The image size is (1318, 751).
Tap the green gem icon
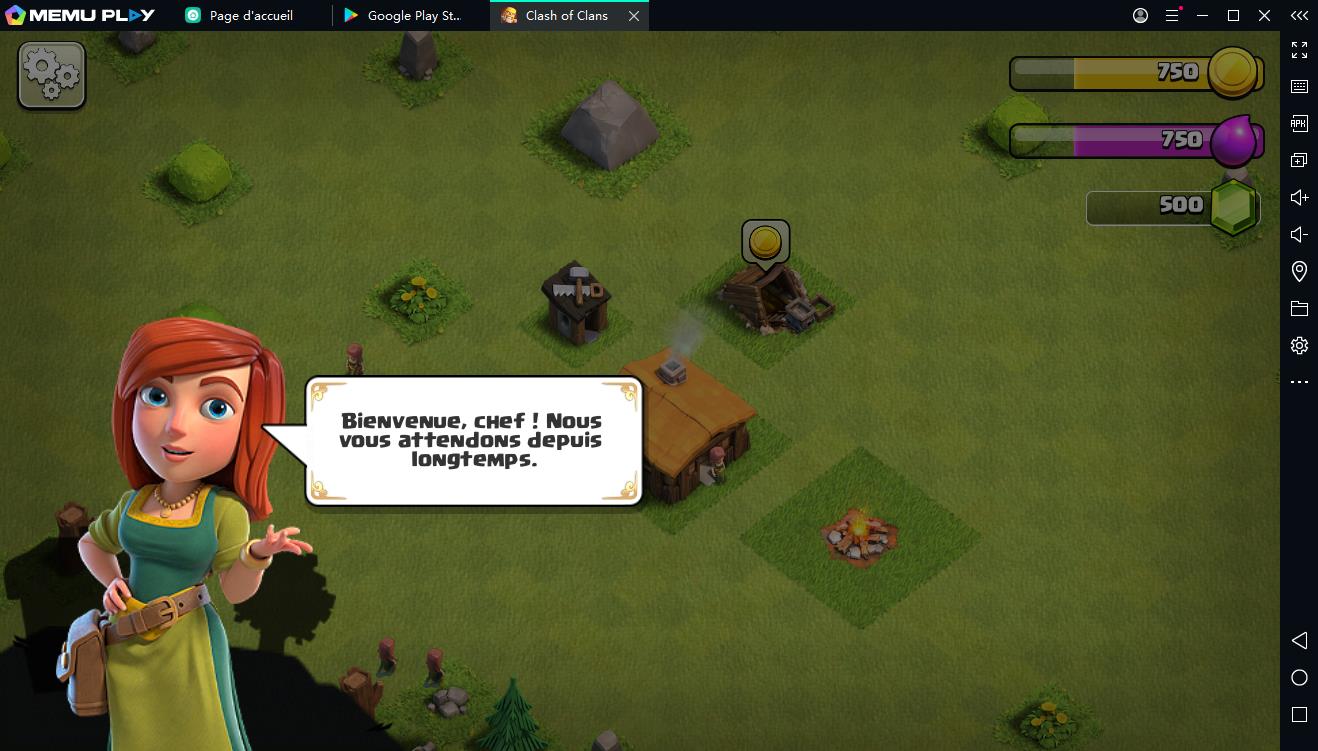point(1233,207)
